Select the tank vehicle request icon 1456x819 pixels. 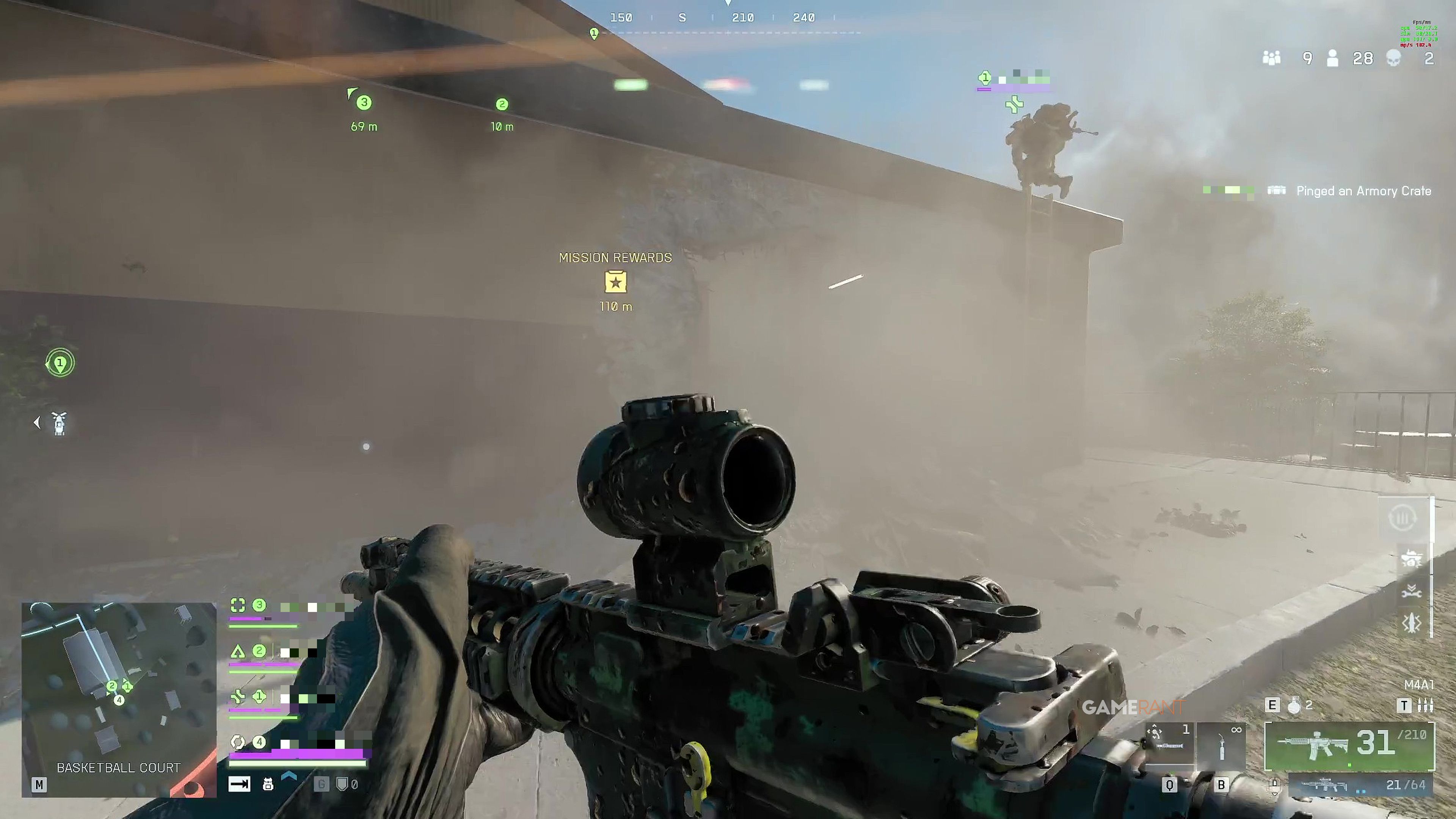pyautogui.click(x=1412, y=559)
